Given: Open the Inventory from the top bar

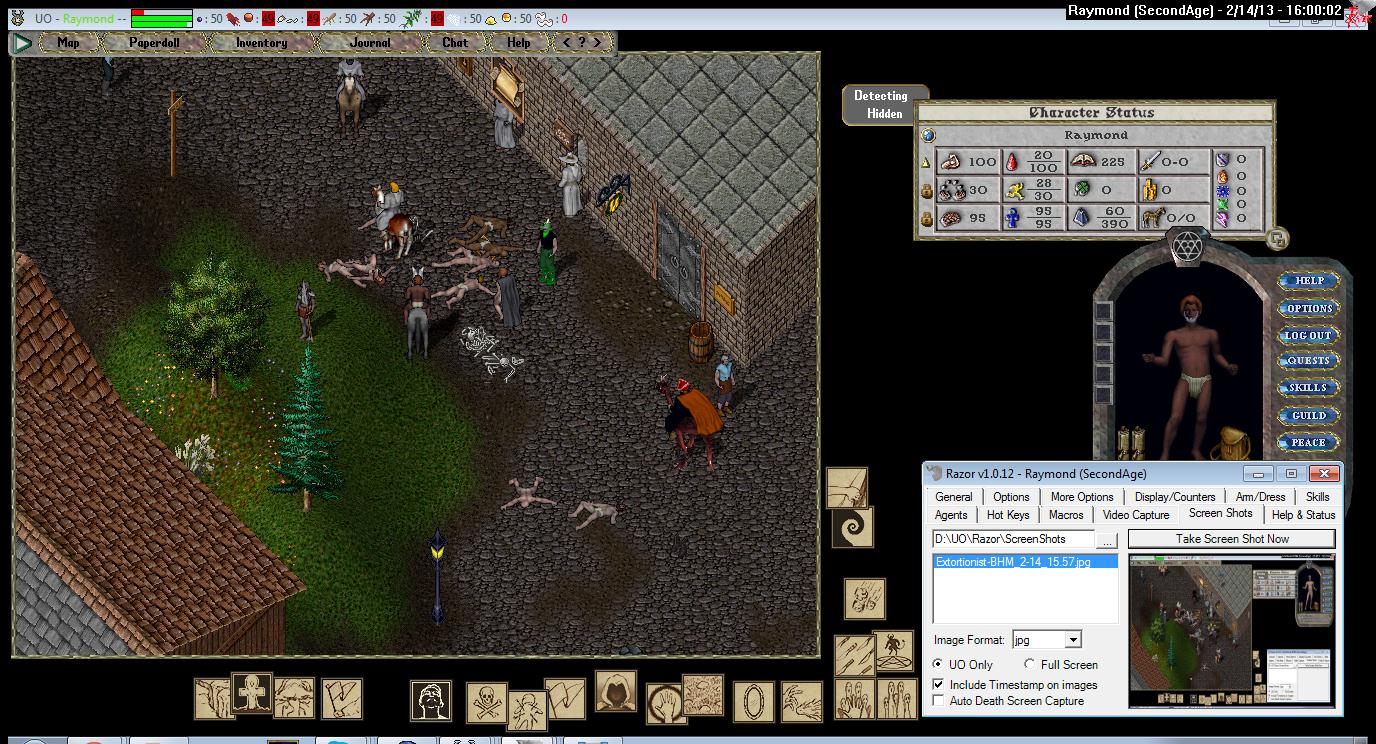Looking at the screenshot, I should tap(261, 43).
